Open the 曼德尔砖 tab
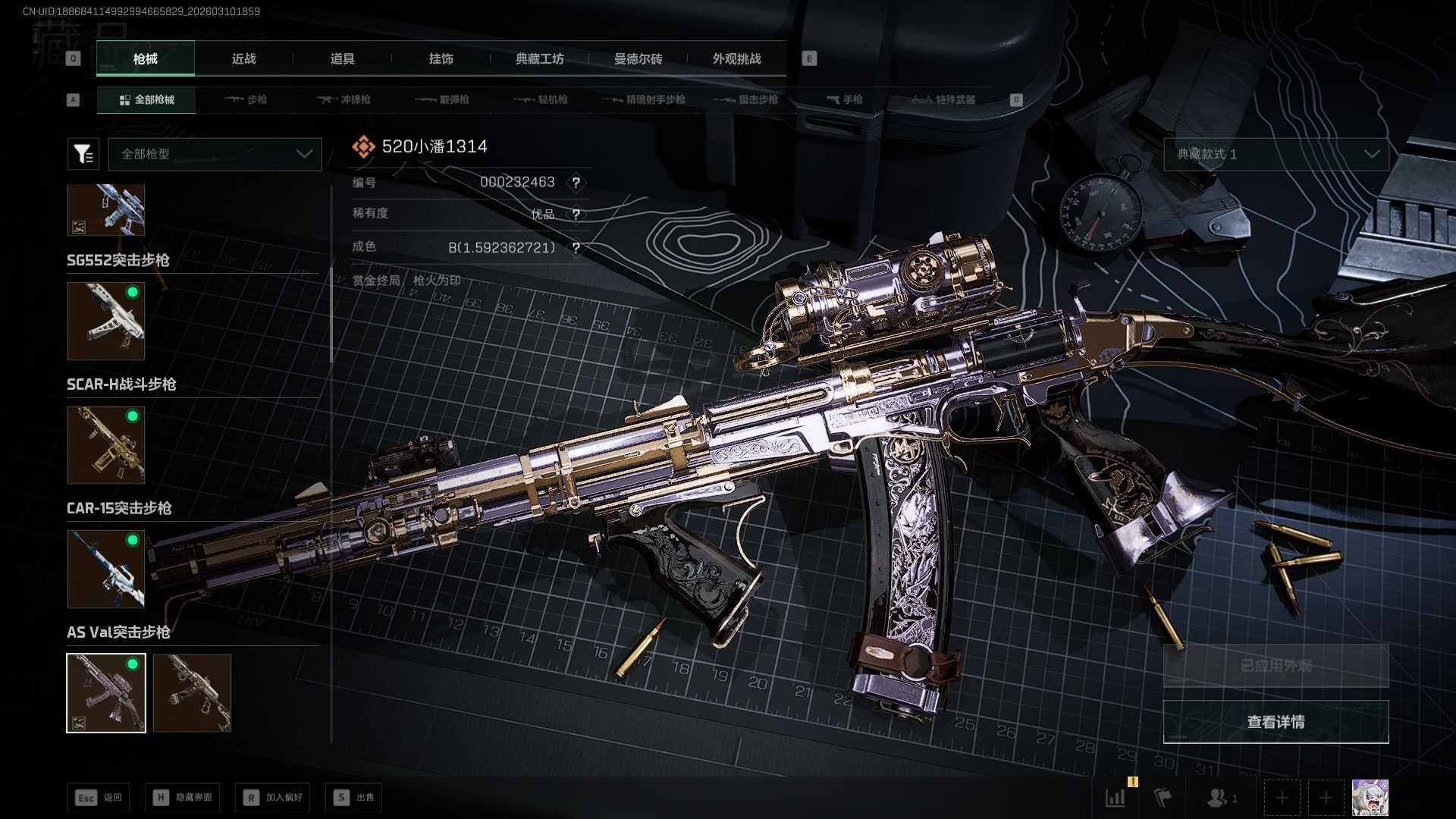The width and height of the screenshot is (1456, 819). [x=638, y=59]
